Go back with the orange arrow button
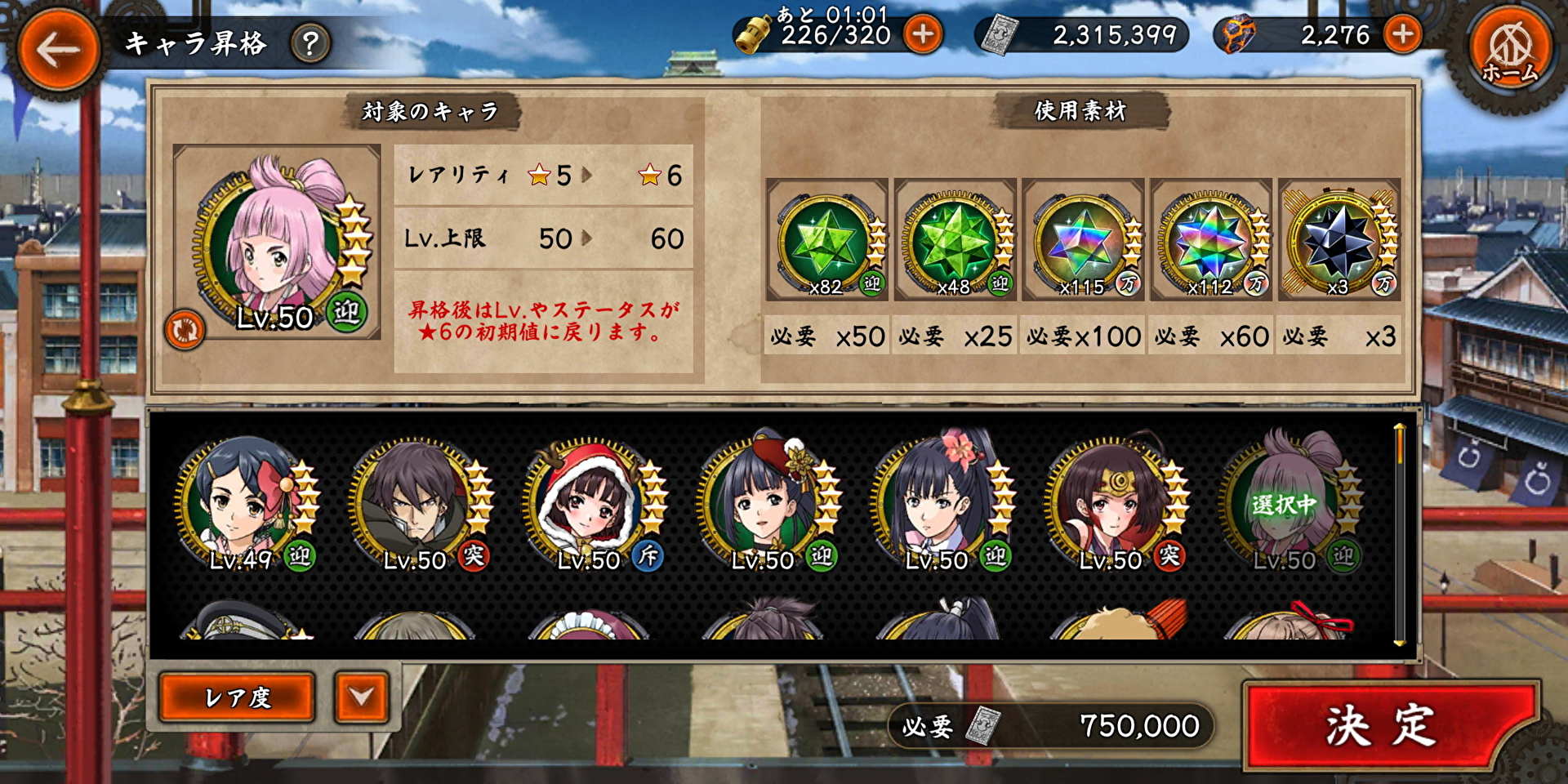The image size is (1568, 784). pyautogui.click(x=57, y=51)
